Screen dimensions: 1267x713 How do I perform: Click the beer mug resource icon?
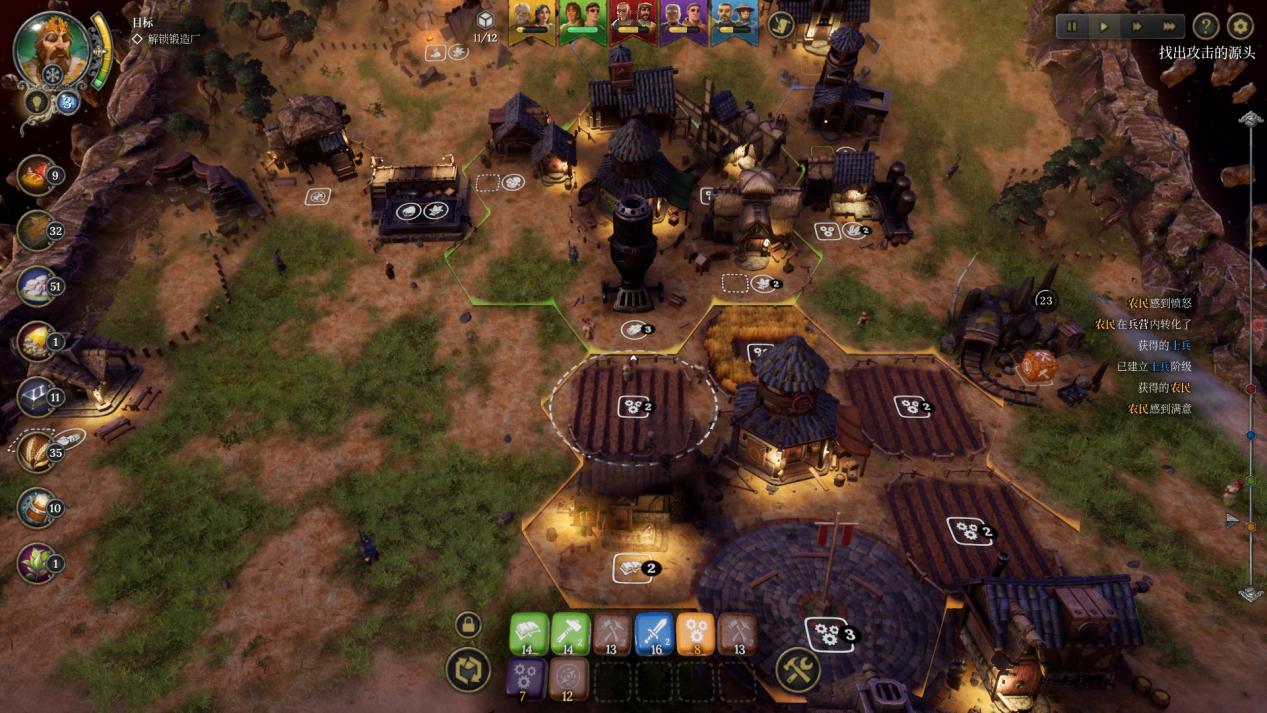coord(37,507)
